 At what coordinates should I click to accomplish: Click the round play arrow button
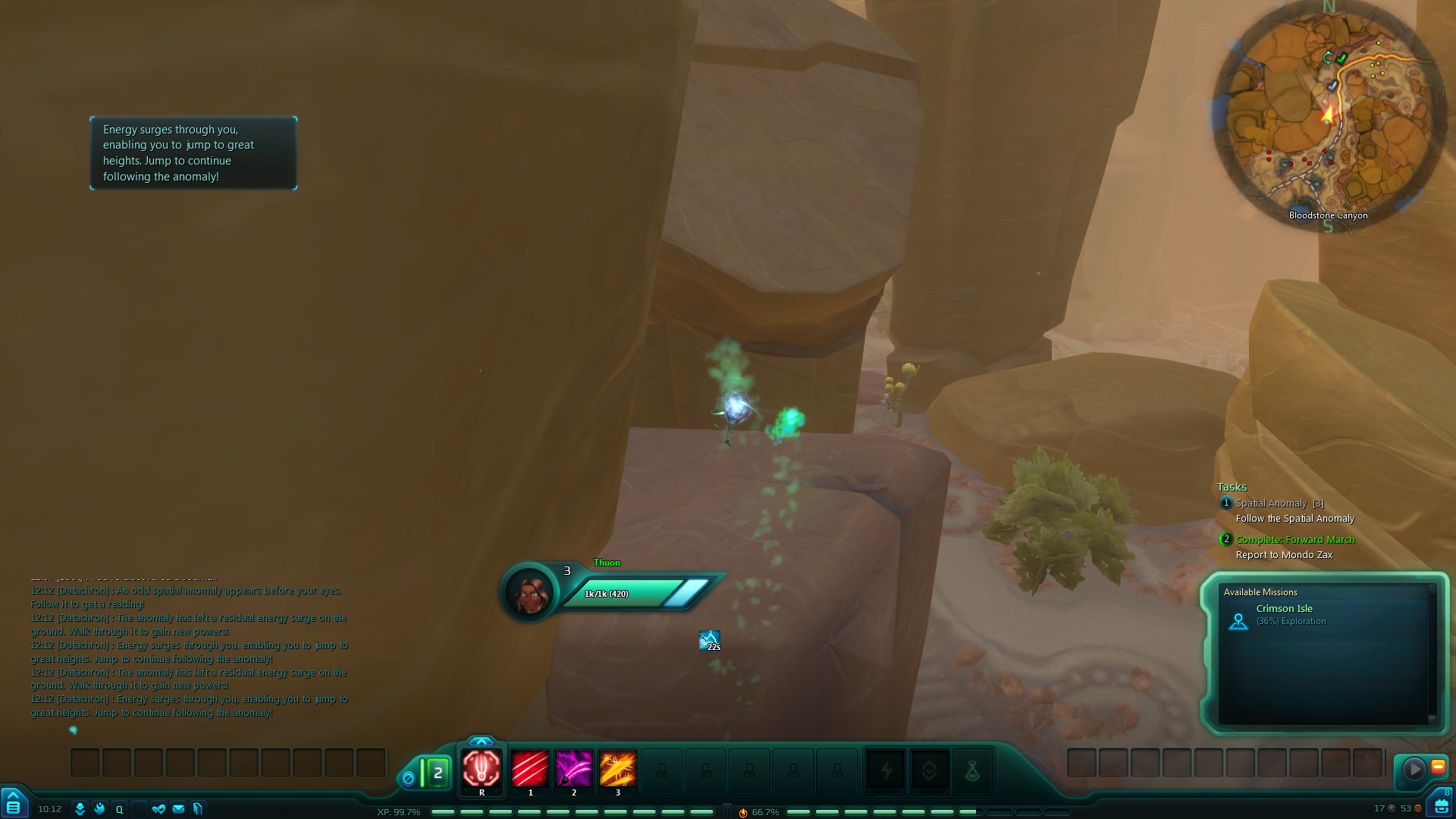[1414, 770]
